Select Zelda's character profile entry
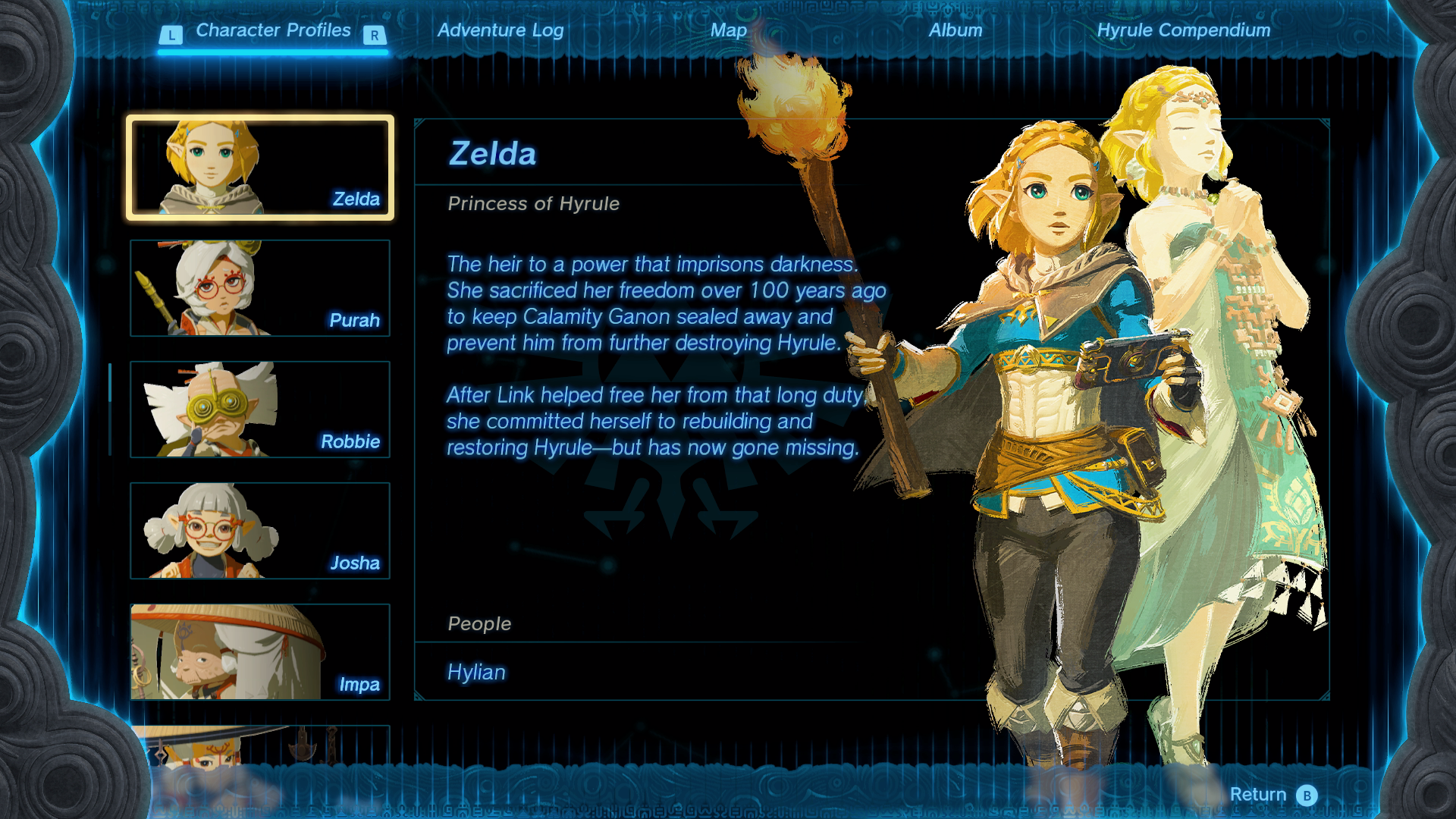 click(260, 168)
